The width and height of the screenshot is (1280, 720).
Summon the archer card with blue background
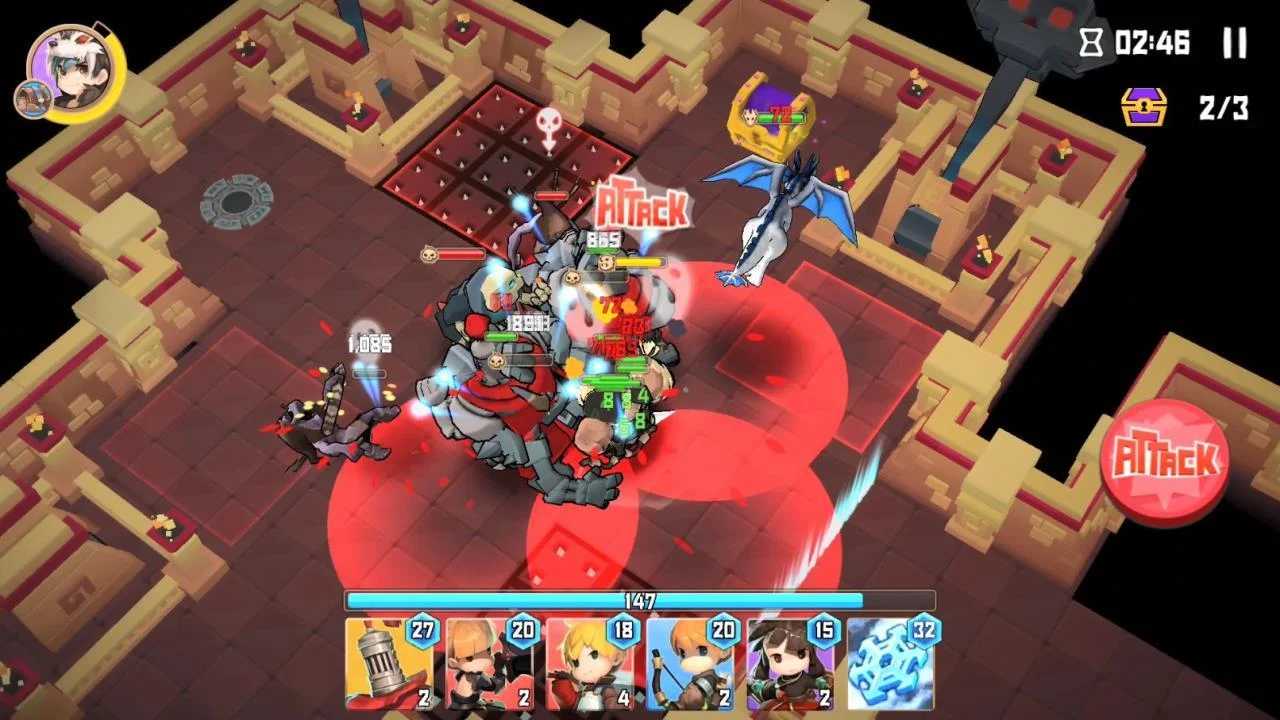click(690, 663)
